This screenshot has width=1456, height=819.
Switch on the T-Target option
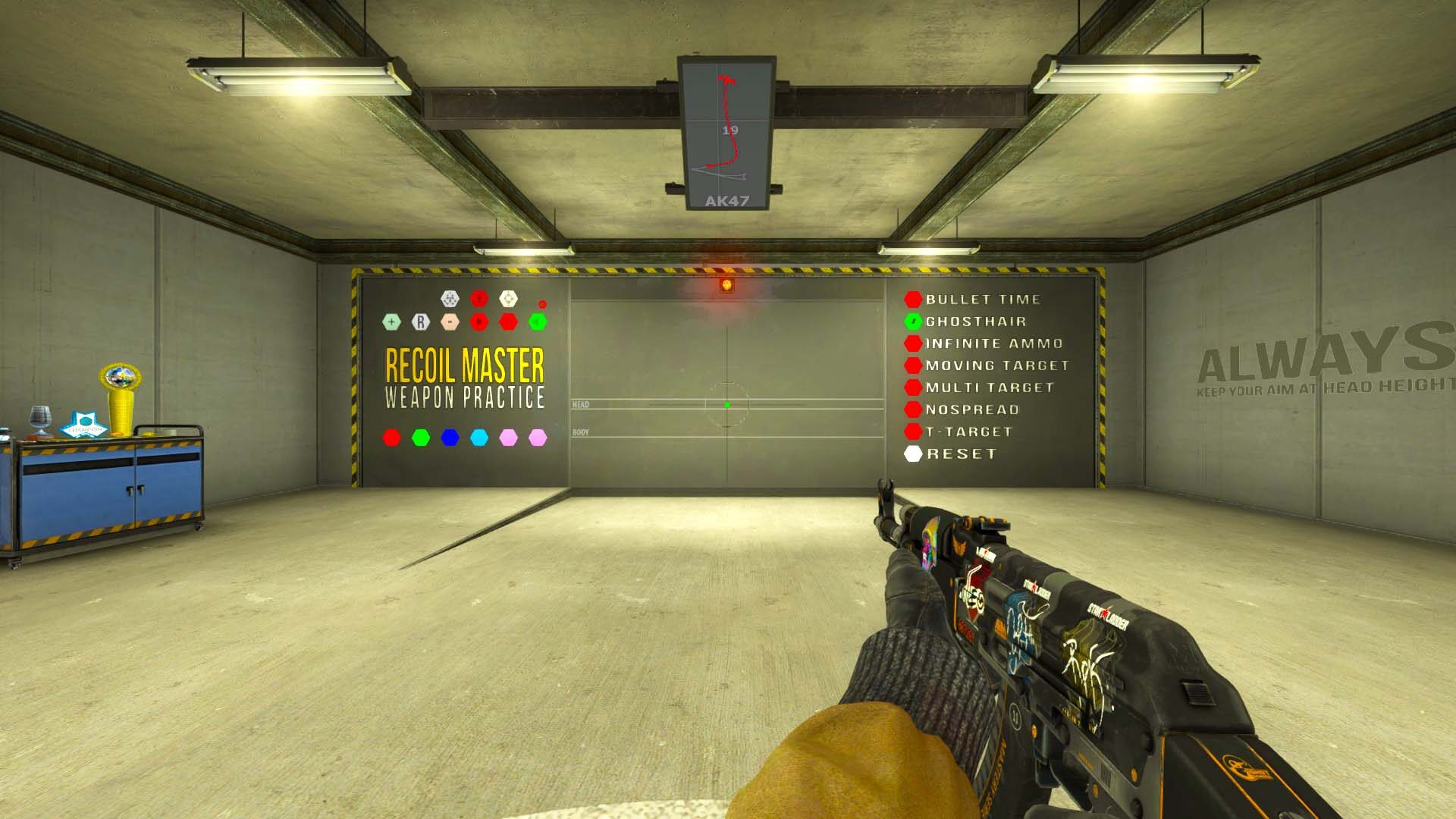point(913,431)
